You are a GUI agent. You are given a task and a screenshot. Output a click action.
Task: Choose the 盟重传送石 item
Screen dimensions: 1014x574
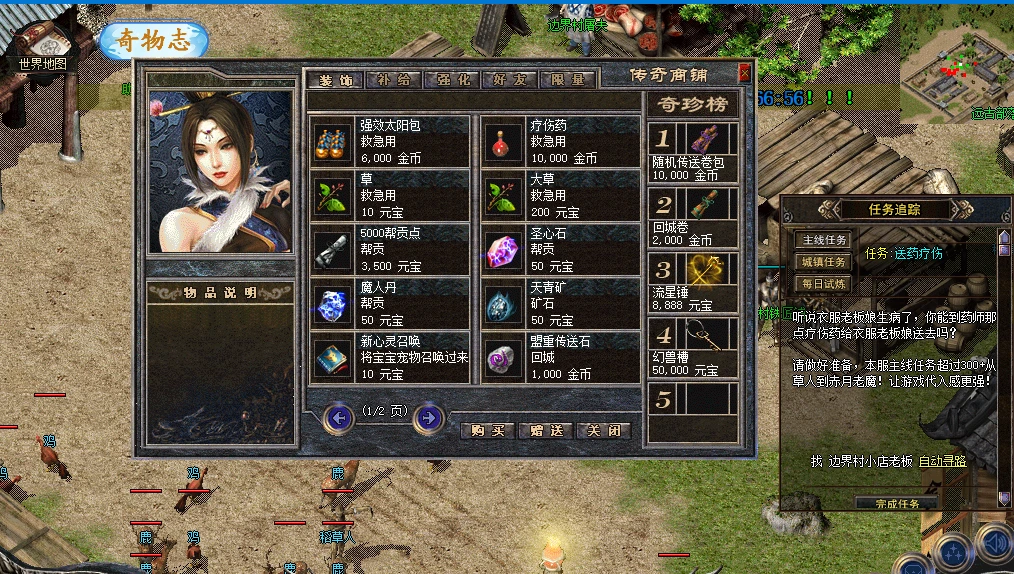click(x=560, y=358)
